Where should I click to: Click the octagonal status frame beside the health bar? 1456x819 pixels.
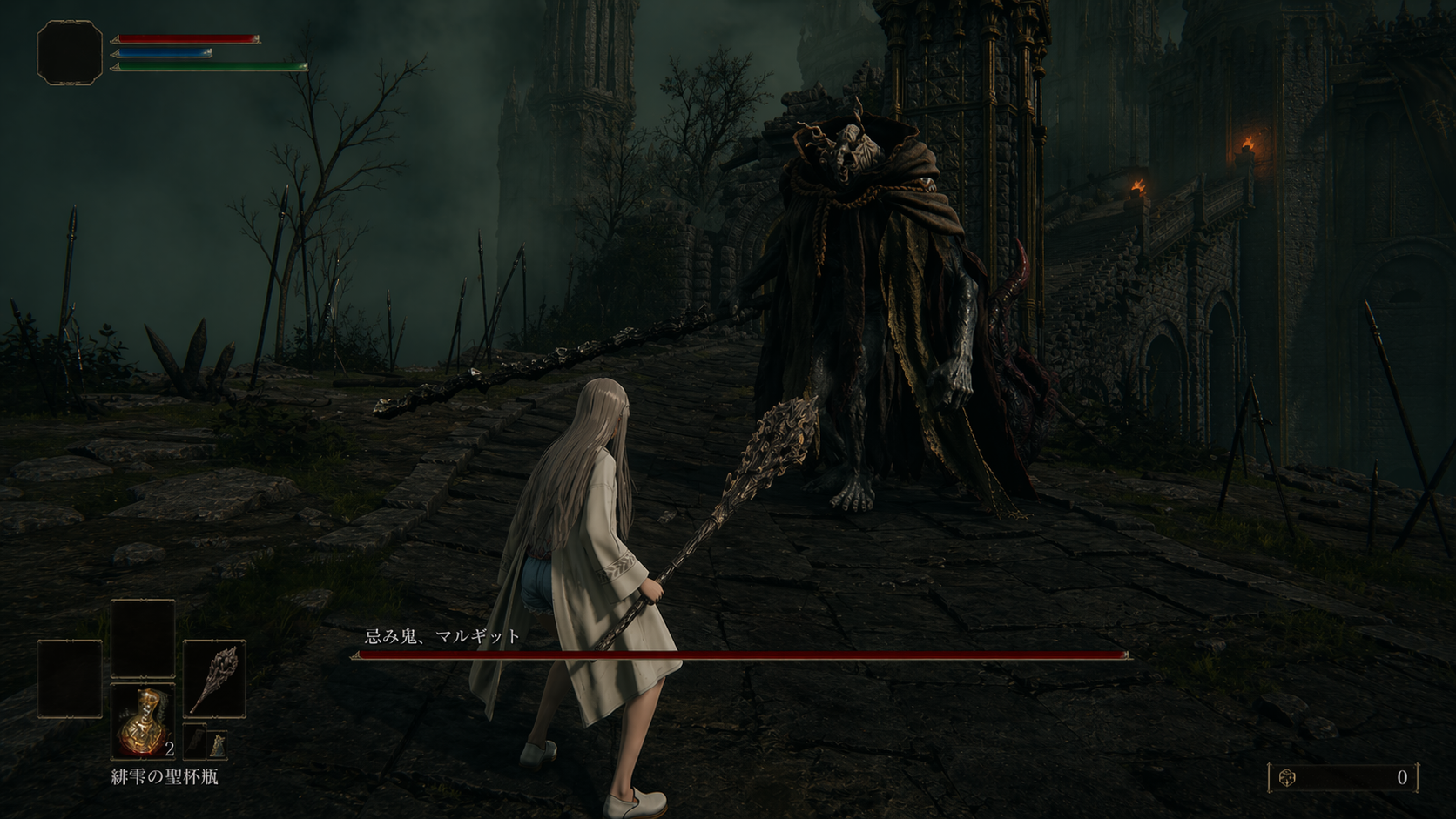tap(70, 52)
